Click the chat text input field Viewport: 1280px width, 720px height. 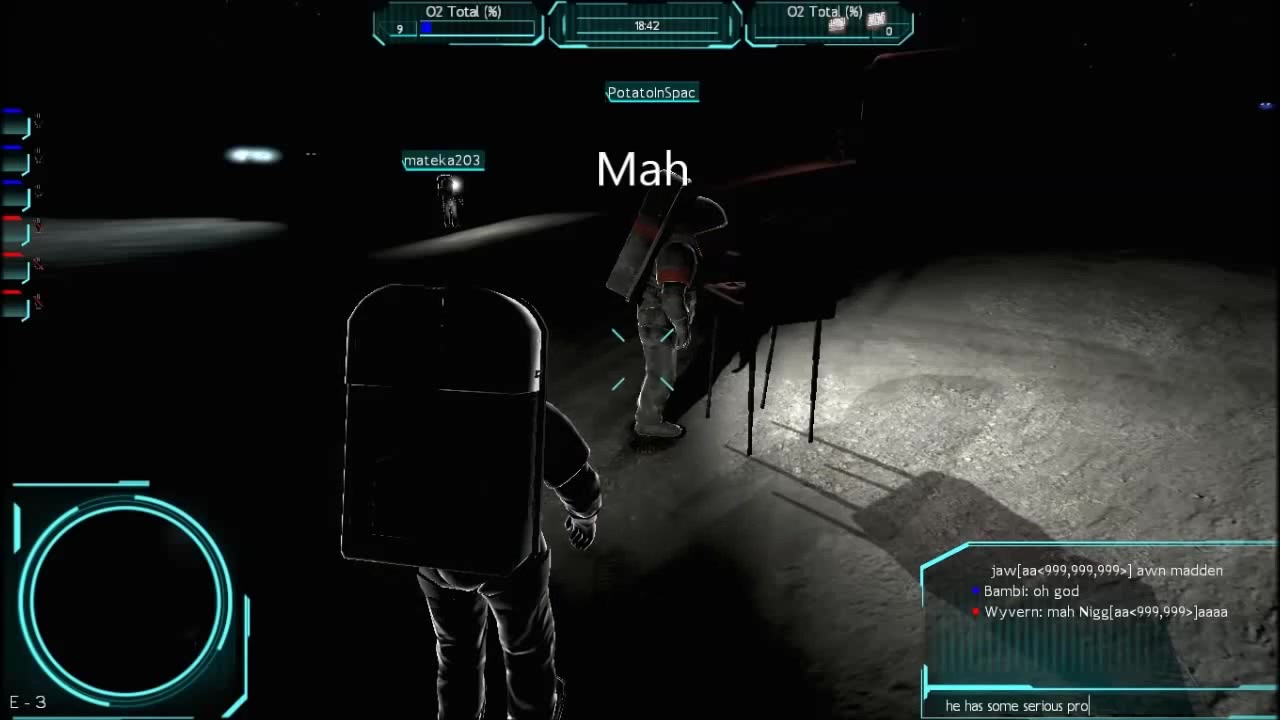click(x=1098, y=706)
